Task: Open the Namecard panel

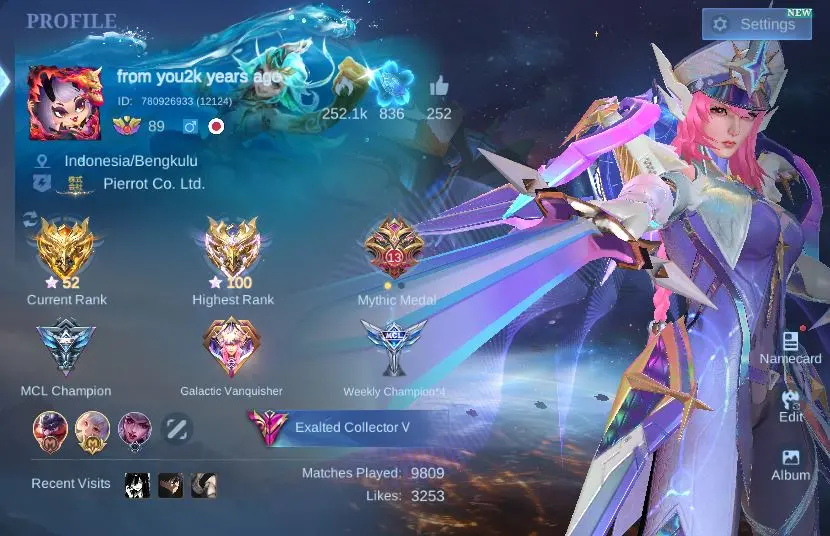Action: coord(790,348)
